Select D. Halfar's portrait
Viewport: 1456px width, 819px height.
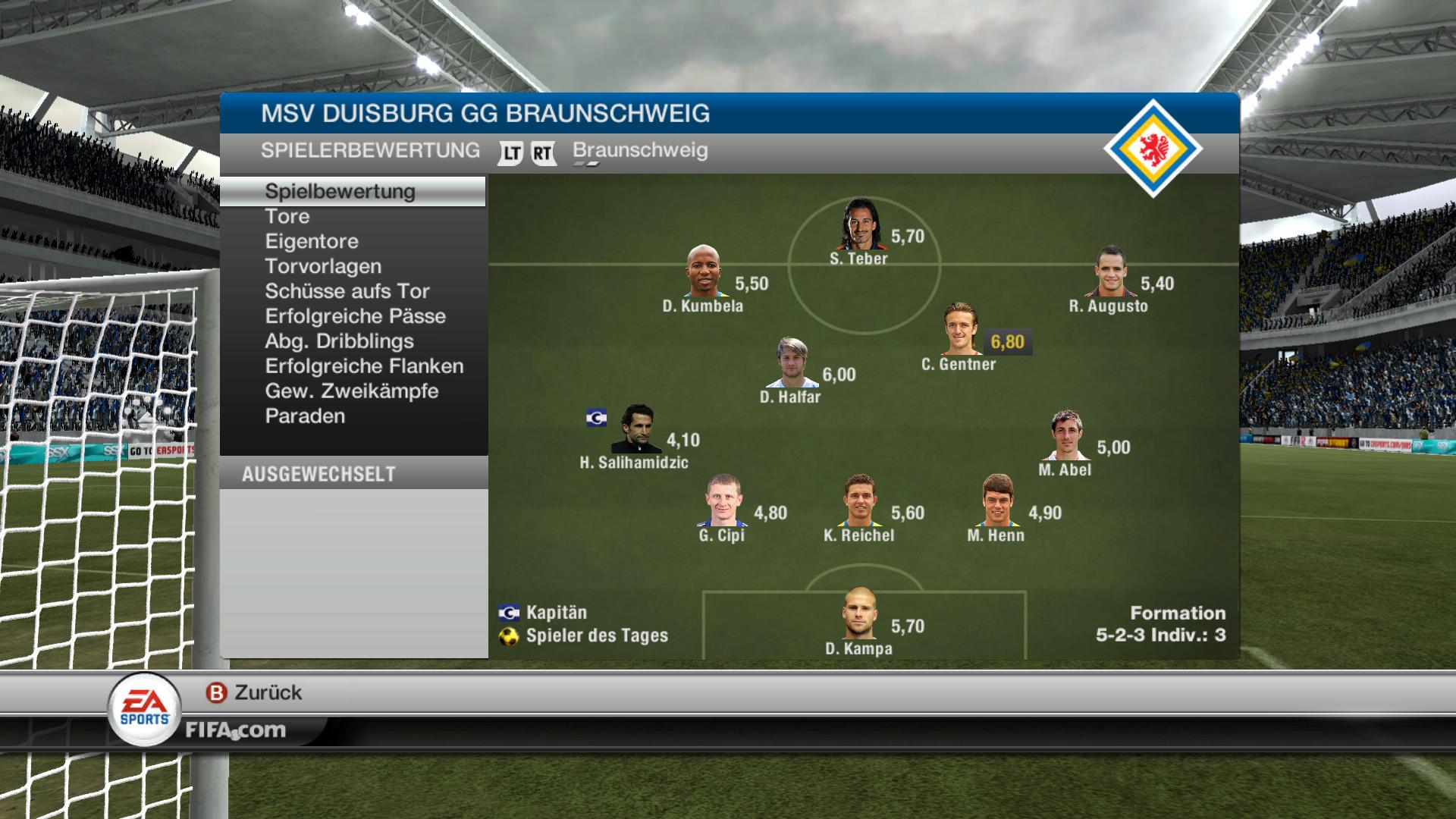point(792,363)
